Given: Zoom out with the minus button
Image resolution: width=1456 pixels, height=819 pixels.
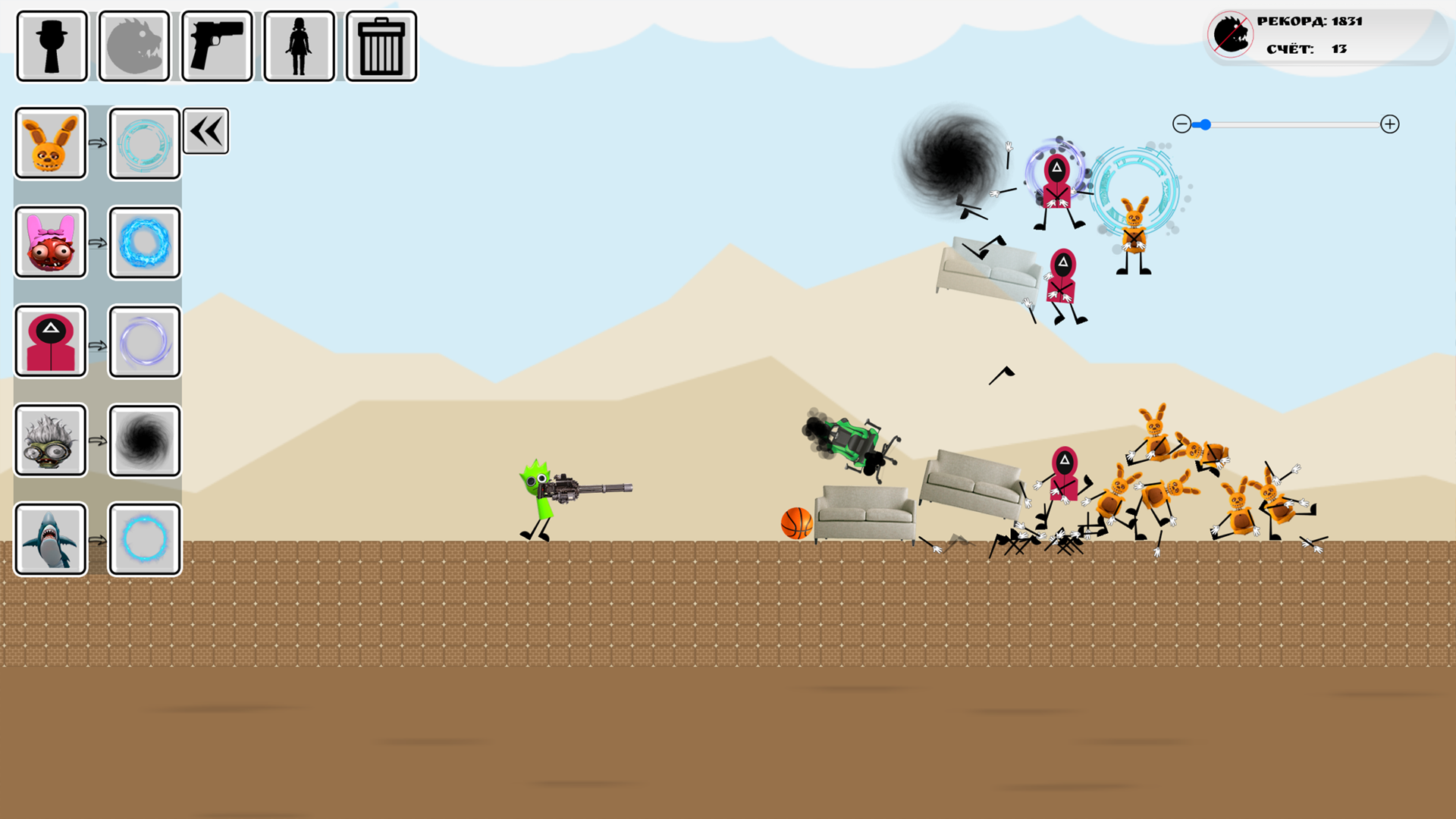Looking at the screenshot, I should point(1184,124).
